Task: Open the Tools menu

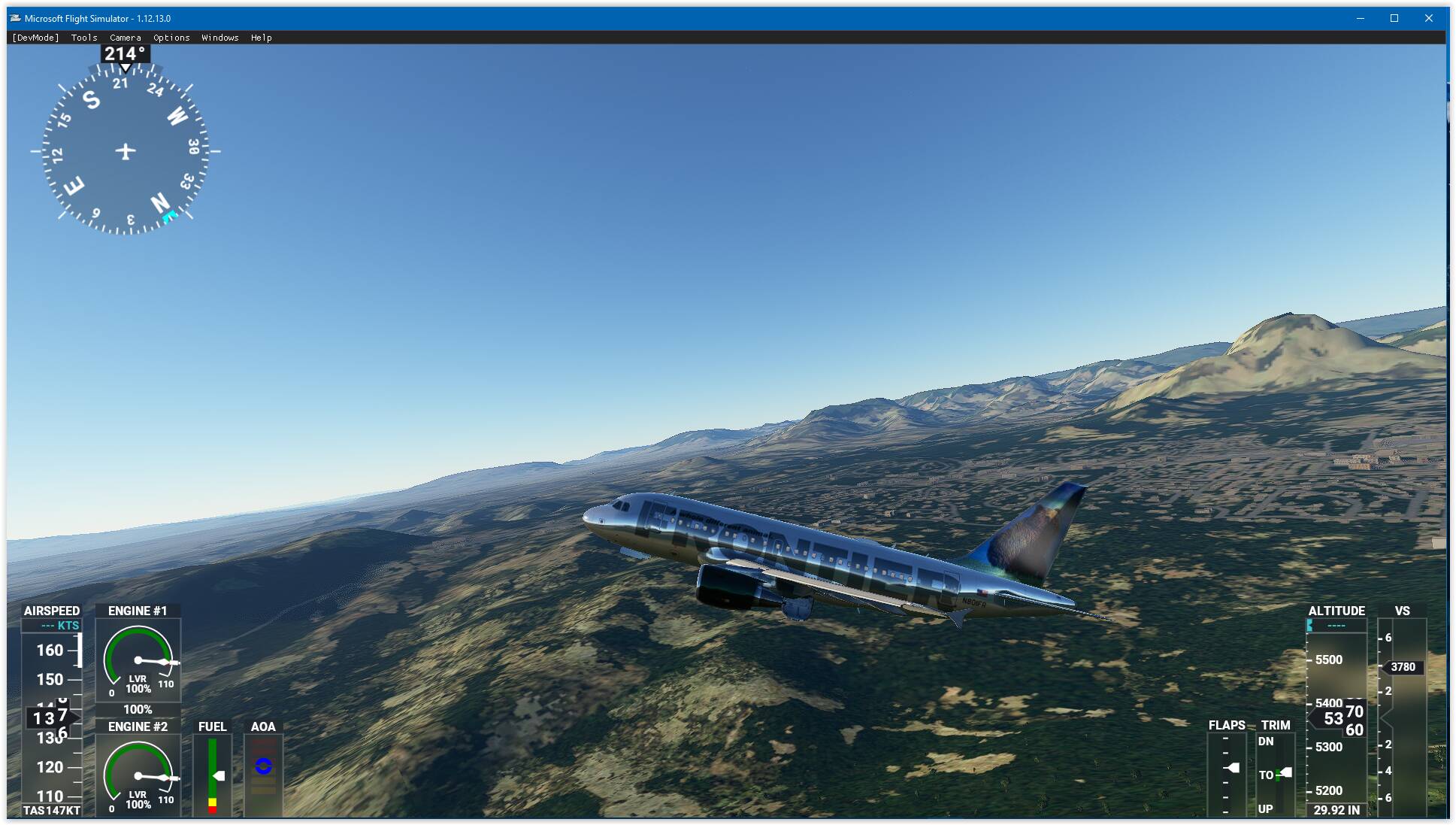Action: (x=83, y=37)
